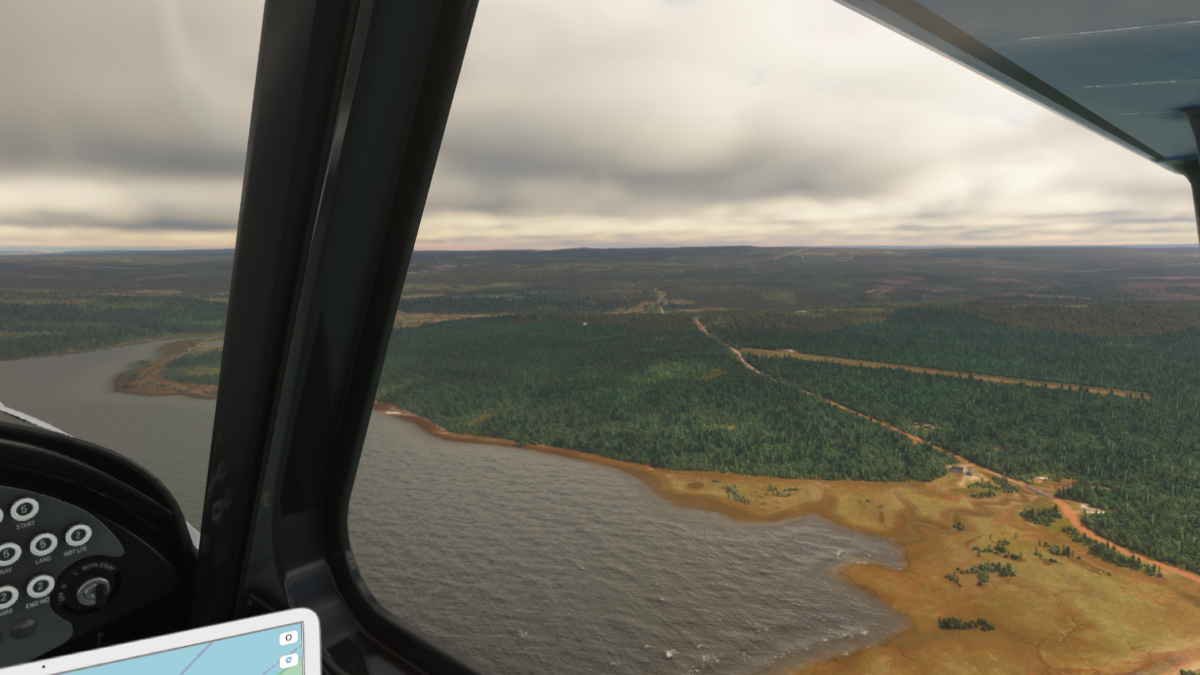Tap the tablet's blue arrow map button

pyautogui.click(x=288, y=660)
